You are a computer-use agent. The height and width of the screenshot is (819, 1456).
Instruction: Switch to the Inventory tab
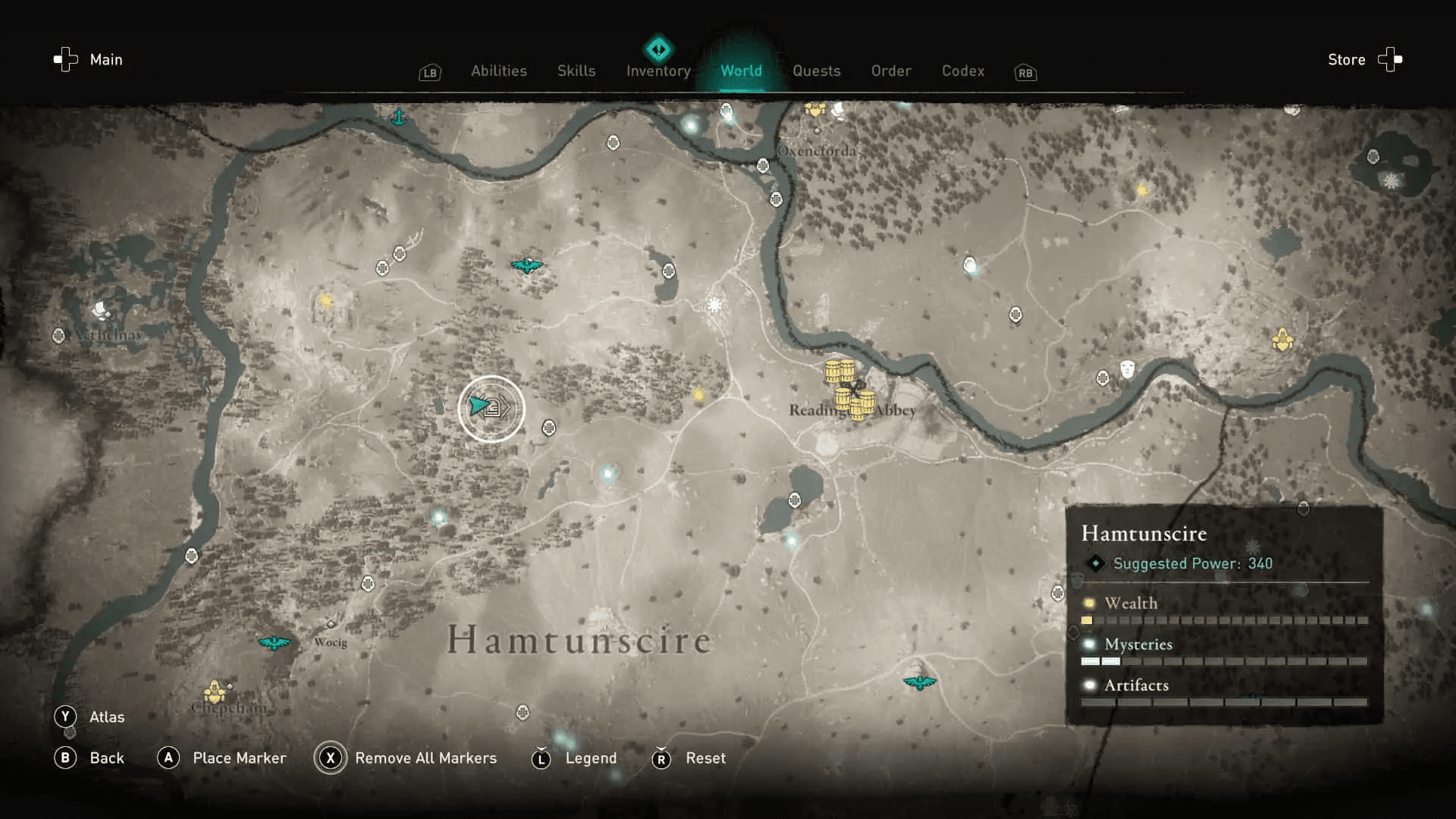click(x=657, y=71)
